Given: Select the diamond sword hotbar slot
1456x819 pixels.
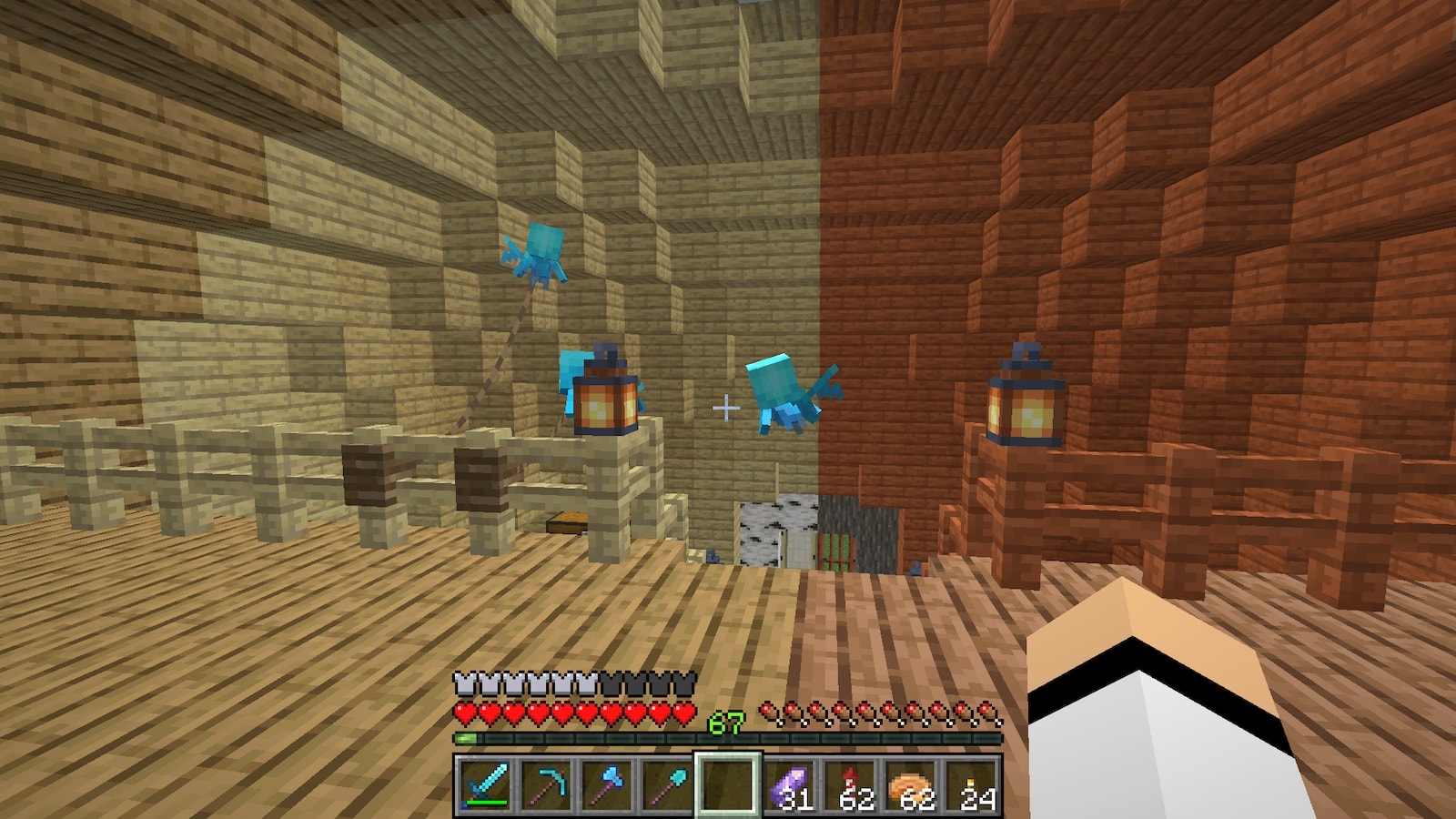Looking at the screenshot, I should (x=483, y=784).
